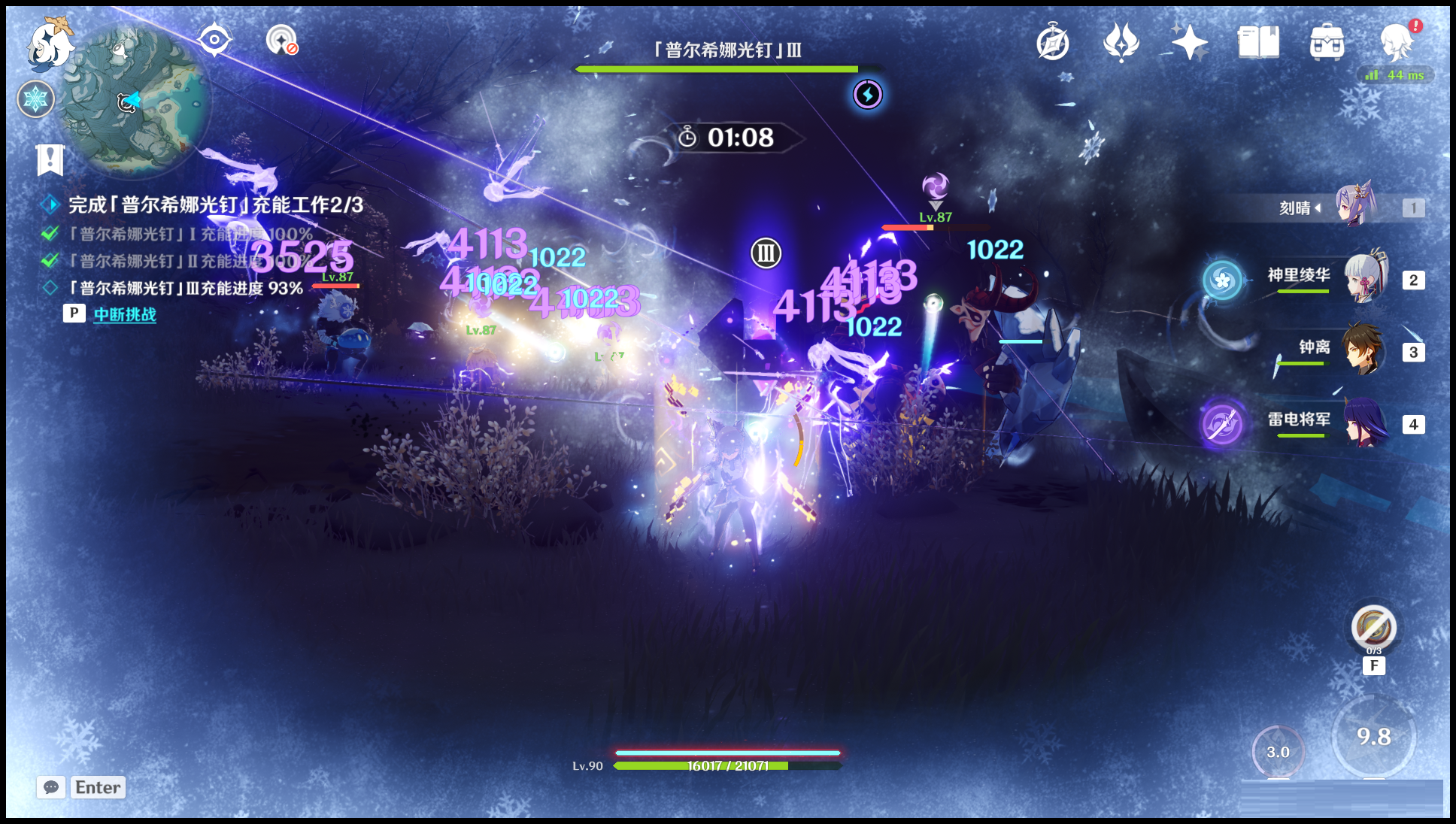Open the co-op disabled icon
Image resolution: width=1456 pixels, height=824 pixels.
(x=282, y=40)
